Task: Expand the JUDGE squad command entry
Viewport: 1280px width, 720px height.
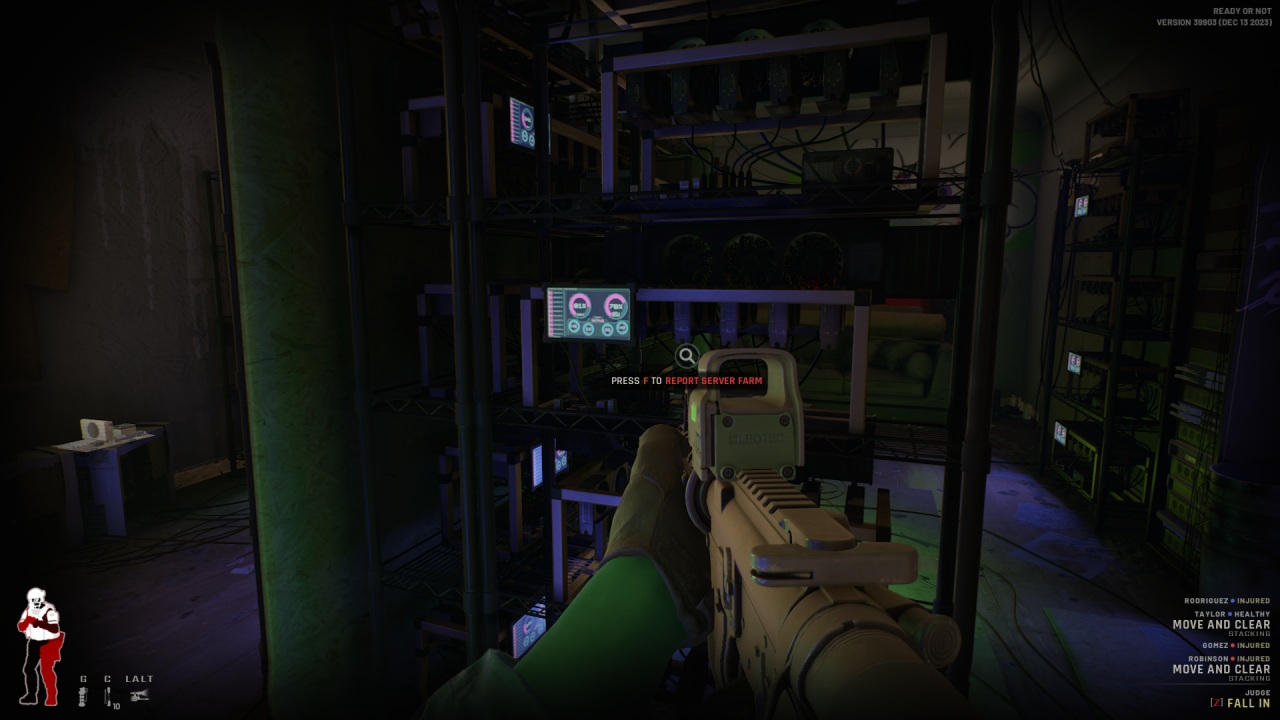Action: pos(1258,692)
